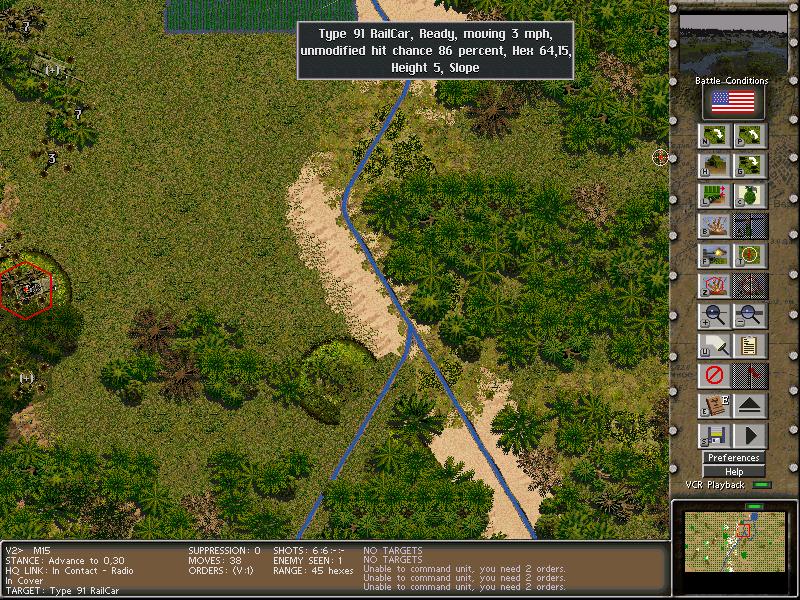Click the tactical minimap
This screenshot has height=600, width=800.
coord(731,540)
